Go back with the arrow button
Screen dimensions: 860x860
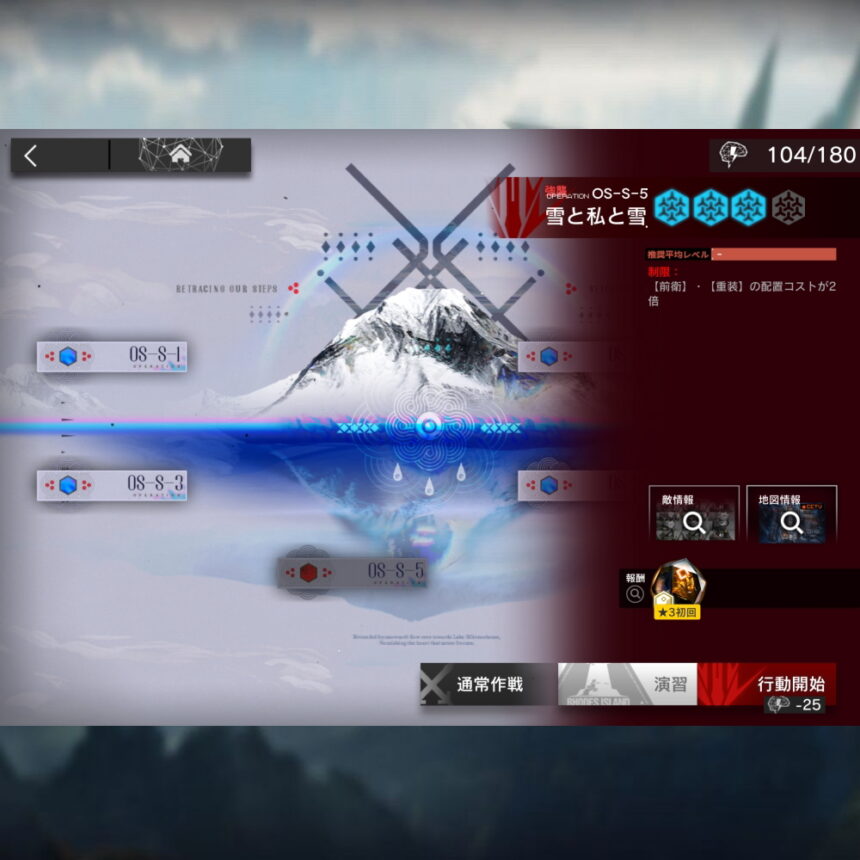[32, 155]
